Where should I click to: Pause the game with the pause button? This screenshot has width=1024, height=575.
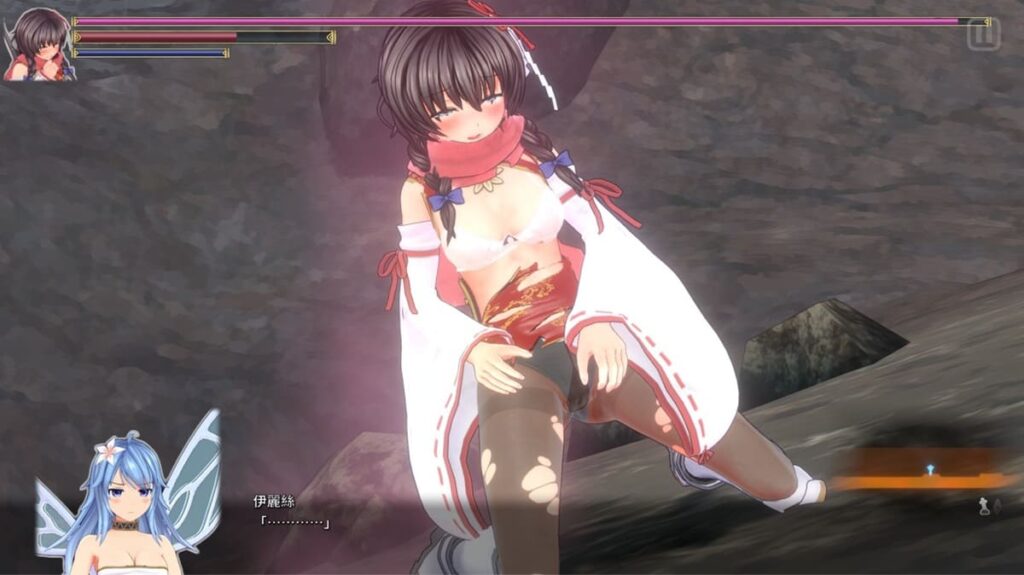[x=983, y=33]
